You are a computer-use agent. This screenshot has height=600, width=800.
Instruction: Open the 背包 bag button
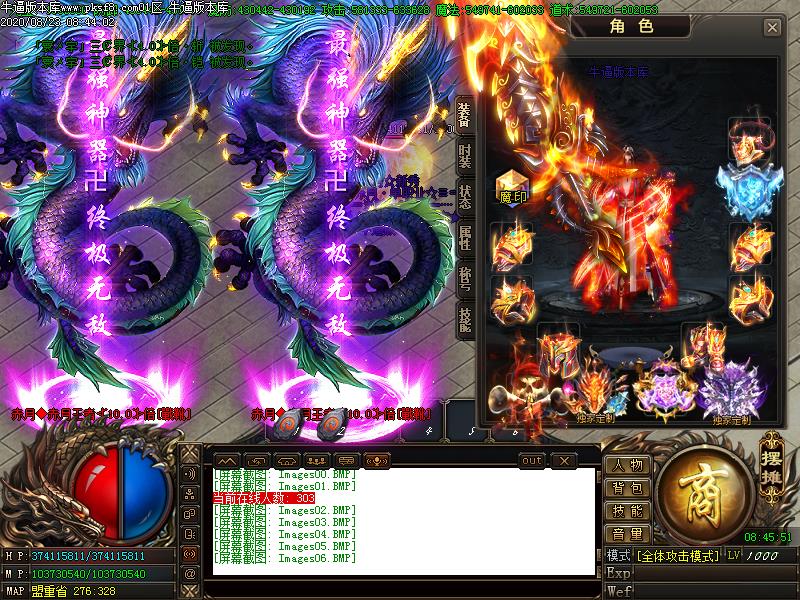(x=628, y=488)
